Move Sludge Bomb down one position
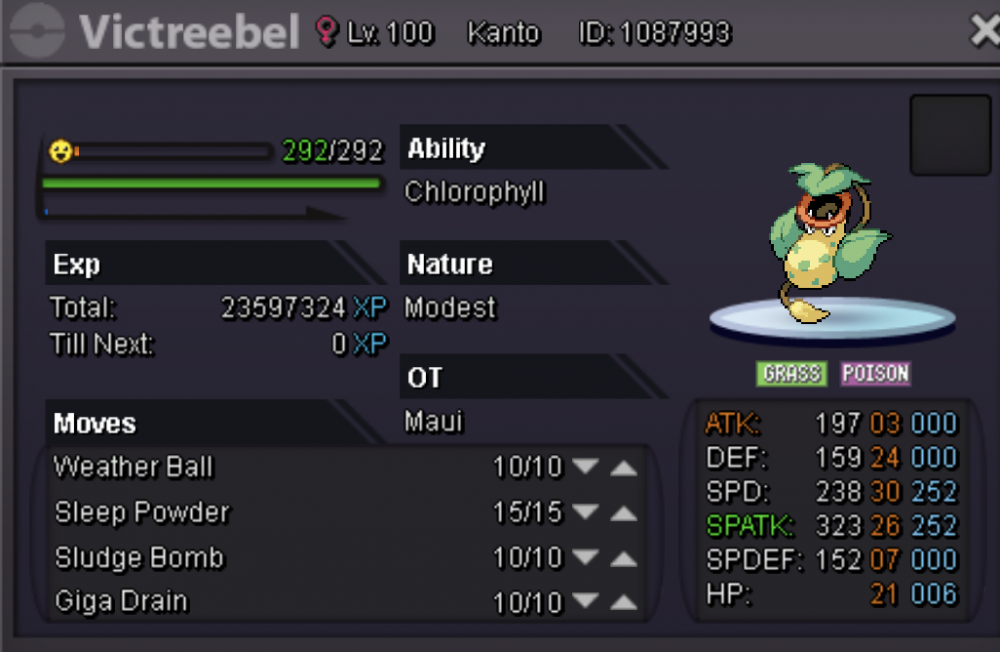This screenshot has height=652, width=1000. click(x=585, y=558)
